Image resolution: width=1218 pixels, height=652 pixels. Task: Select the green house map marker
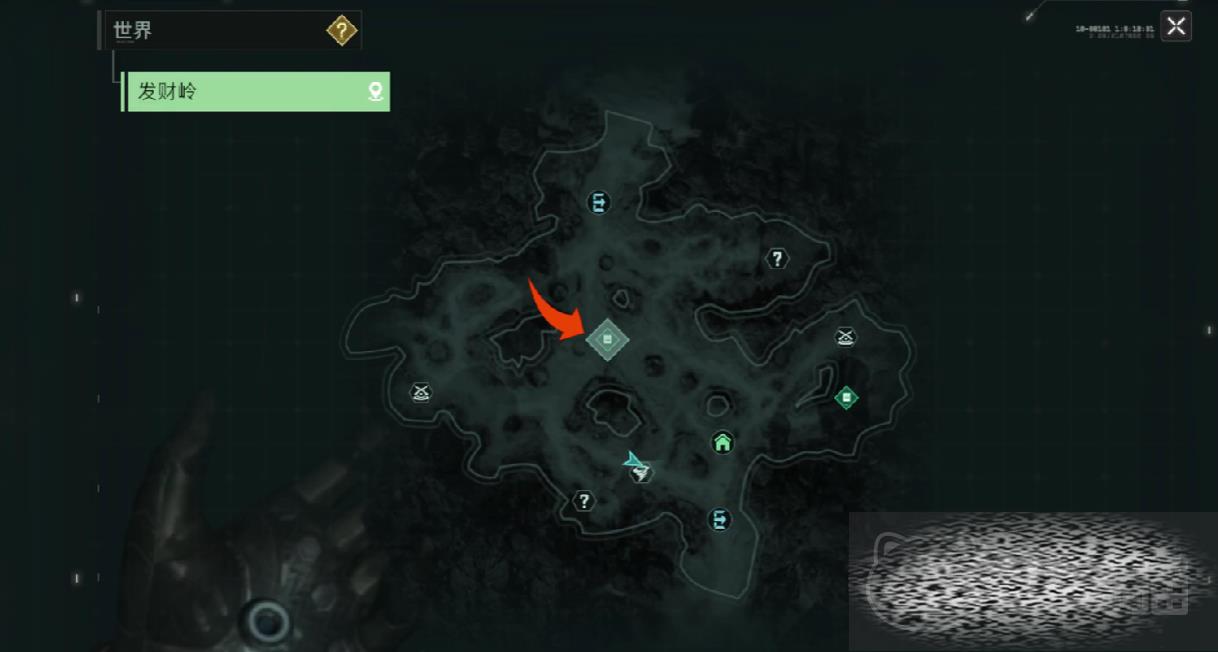[722, 442]
